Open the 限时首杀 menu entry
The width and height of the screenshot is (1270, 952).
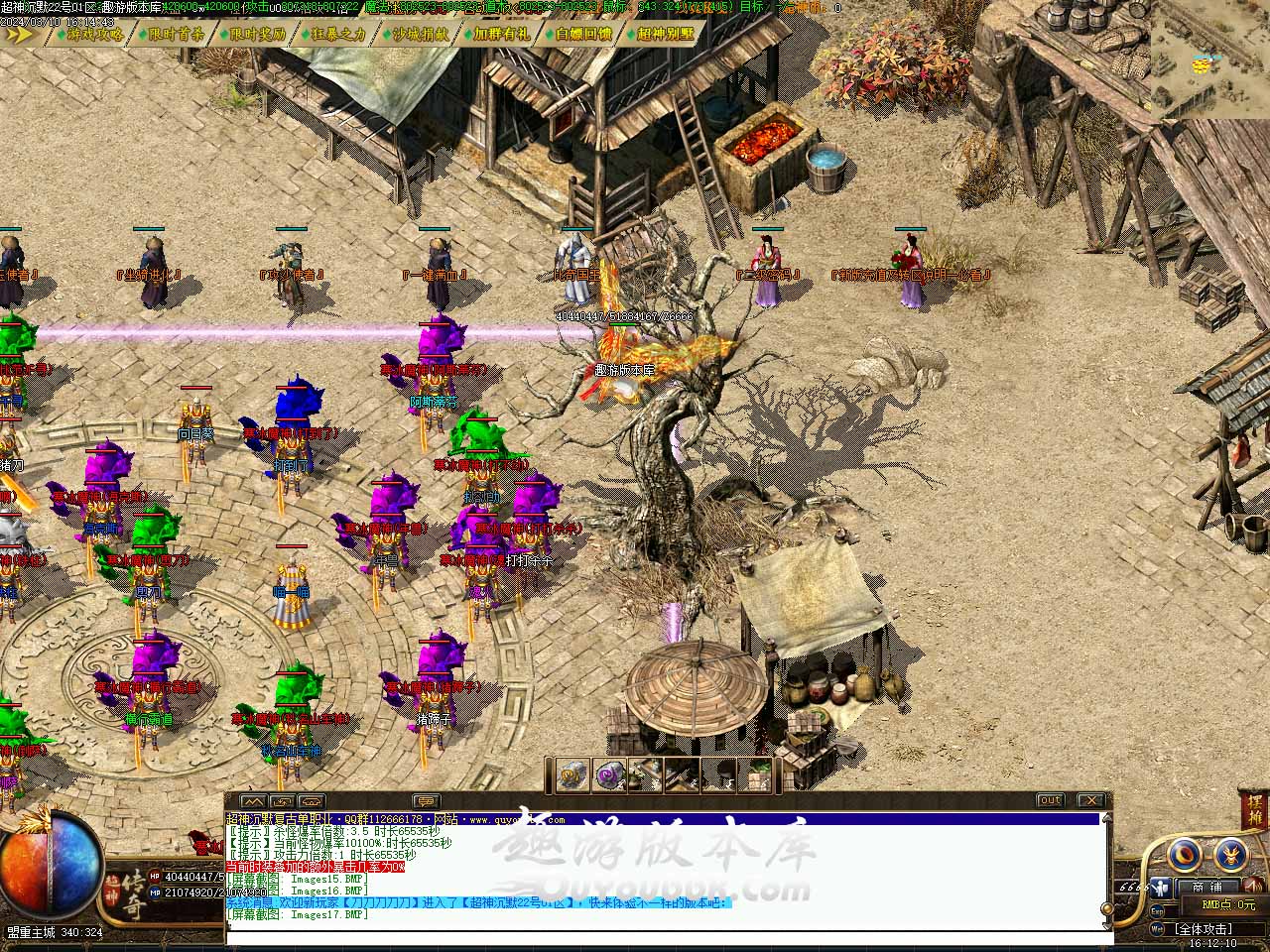[x=177, y=34]
